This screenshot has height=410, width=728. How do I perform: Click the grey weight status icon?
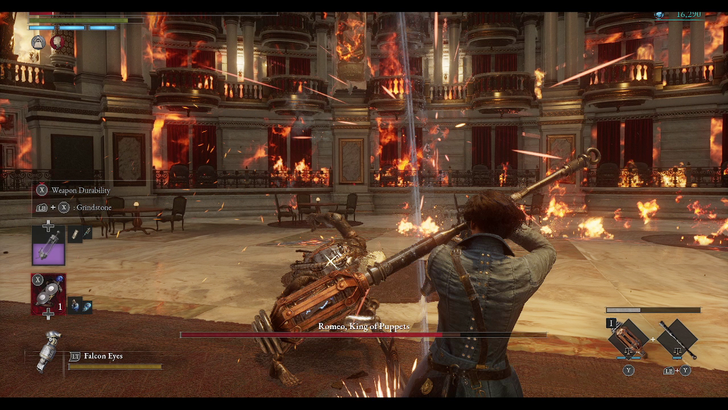38,43
